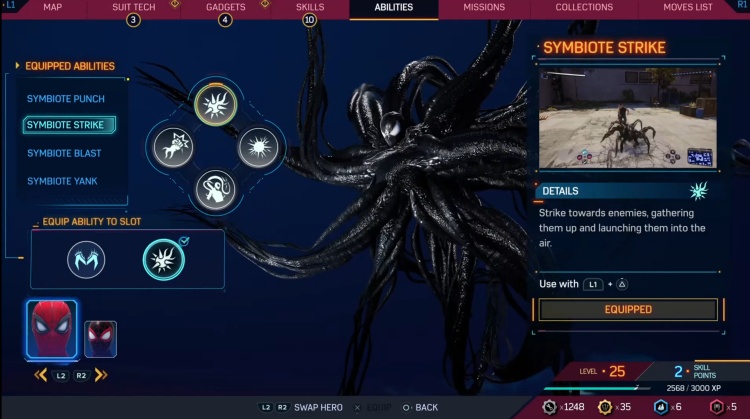Screen dimensions: 750x419
Task: Click the highlighted top ability wheel slot
Action: 214,104
